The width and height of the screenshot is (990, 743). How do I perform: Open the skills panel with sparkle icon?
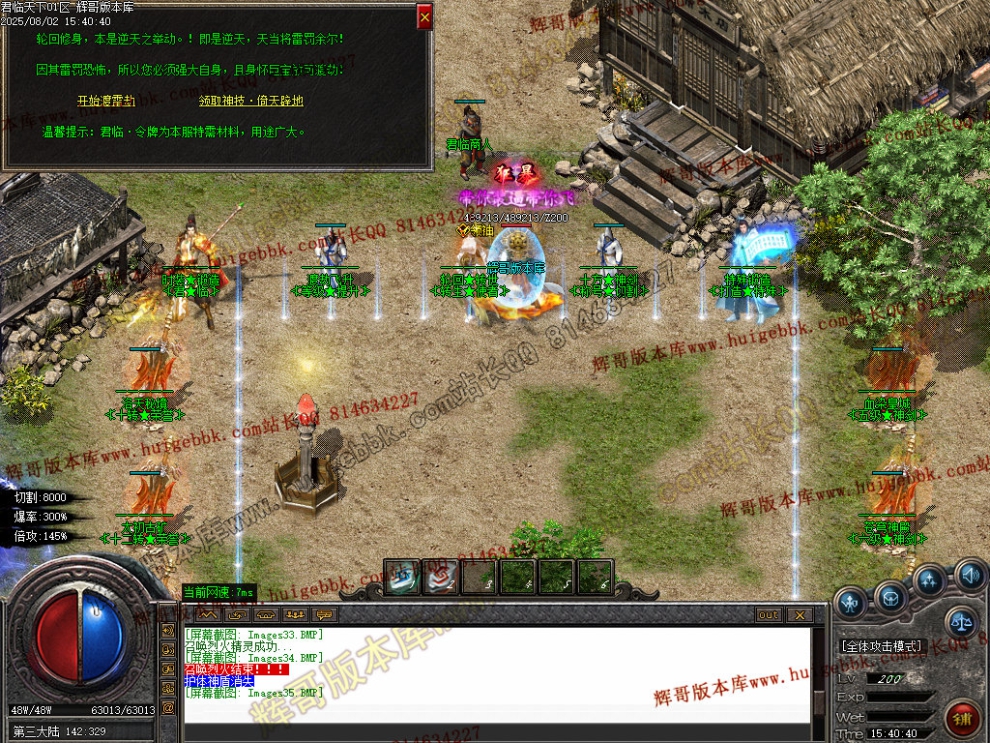[x=930, y=580]
